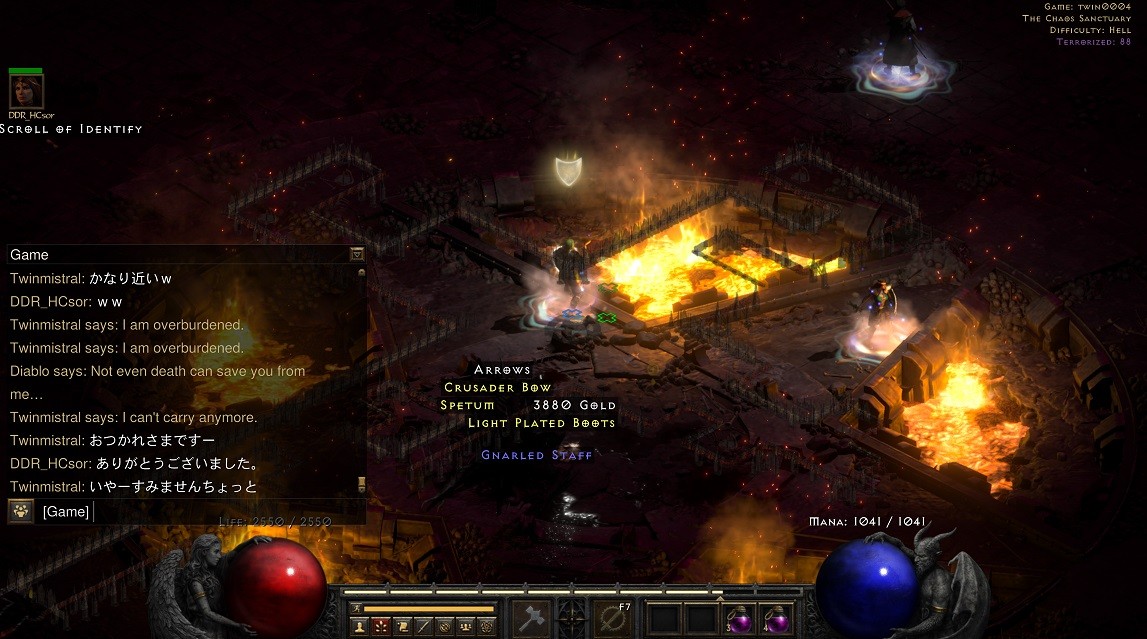Use the purple potion in belt slot 4
This screenshot has height=639, width=1147.
pos(775,619)
